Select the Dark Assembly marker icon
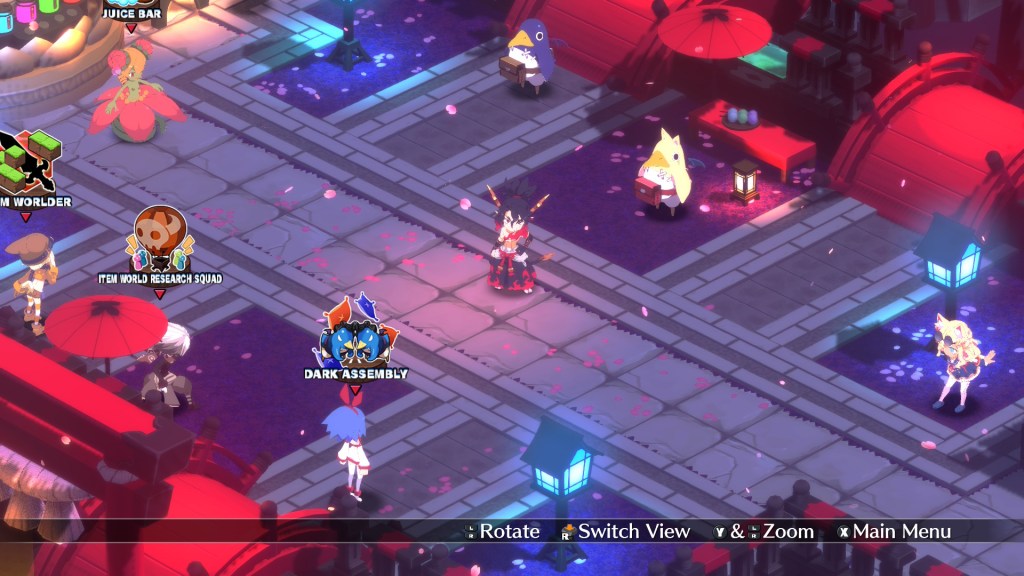The image size is (1024, 576). point(356,338)
